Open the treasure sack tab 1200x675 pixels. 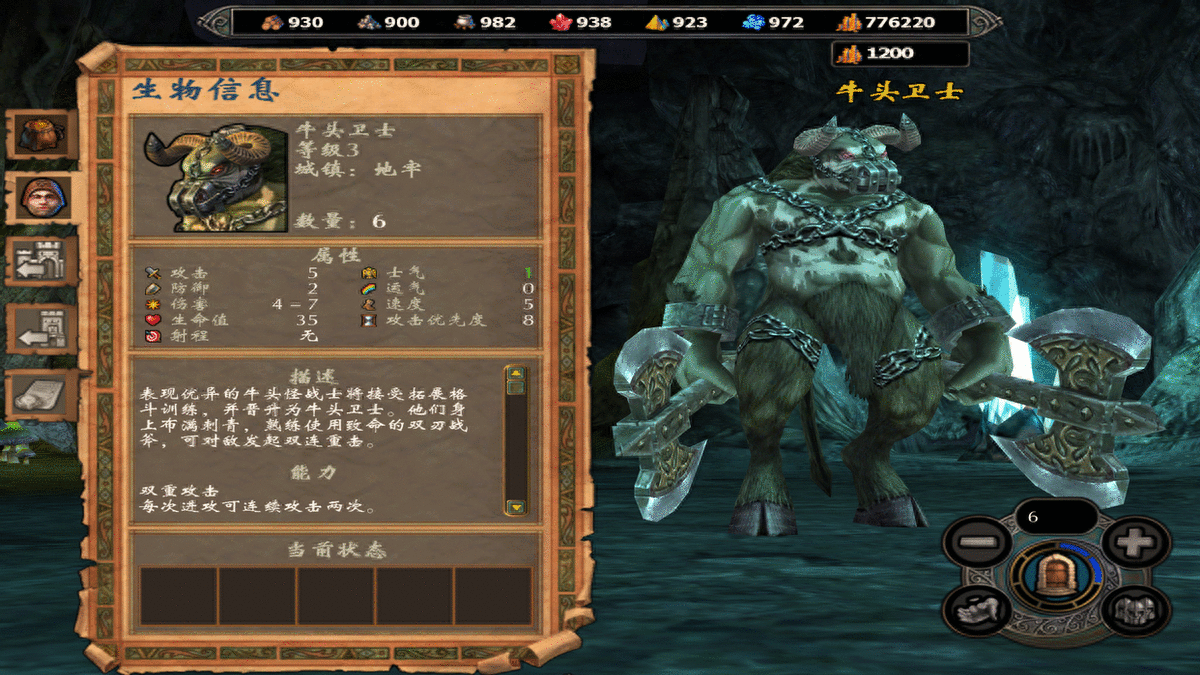click(43, 133)
